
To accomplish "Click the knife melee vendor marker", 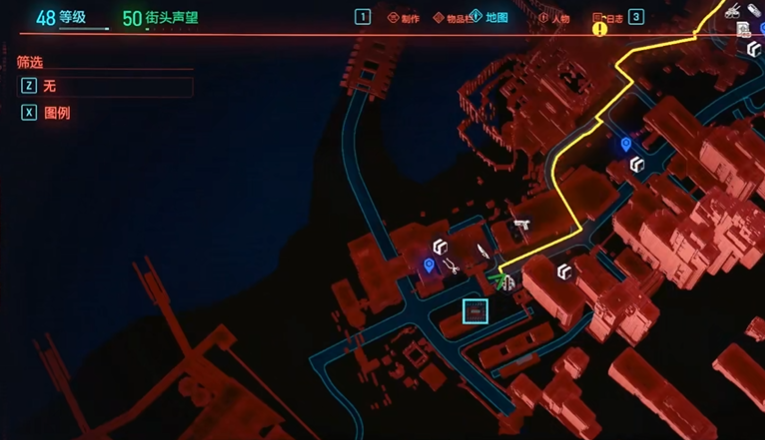I will pos(482,250).
